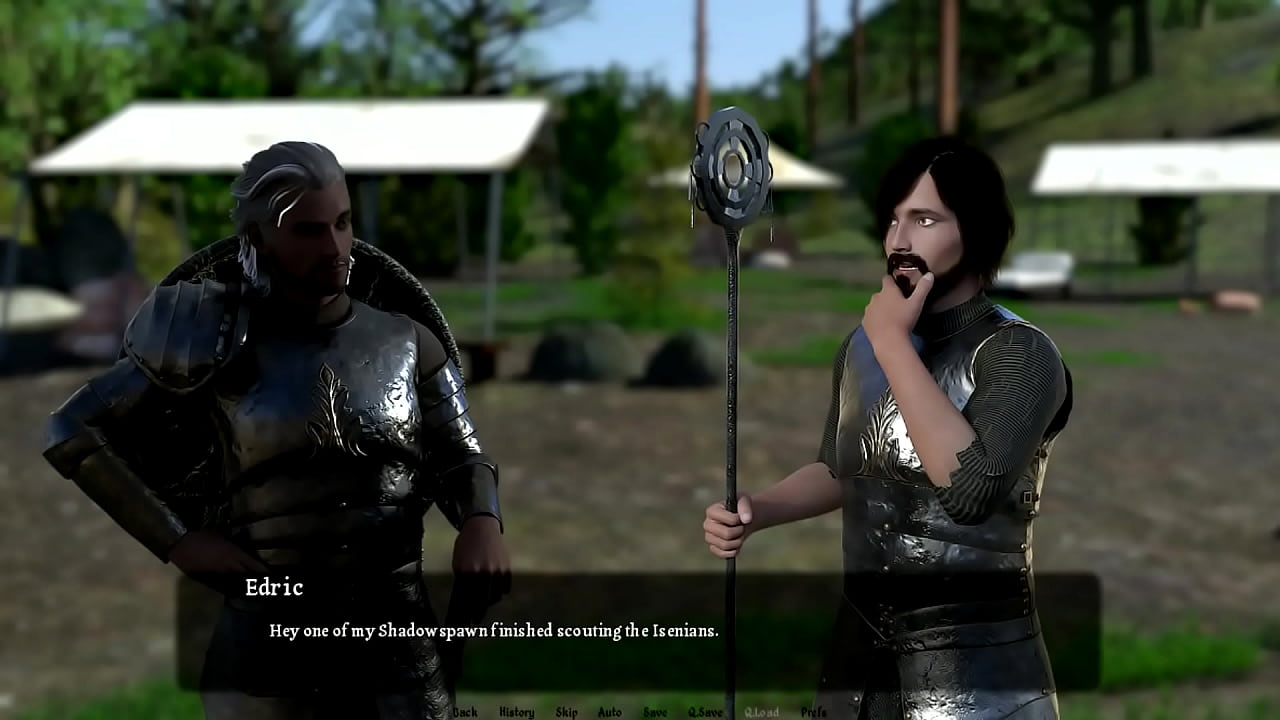The image size is (1280, 720).
Task: Toggle Auto-advance mode
Action: (x=609, y=712)
